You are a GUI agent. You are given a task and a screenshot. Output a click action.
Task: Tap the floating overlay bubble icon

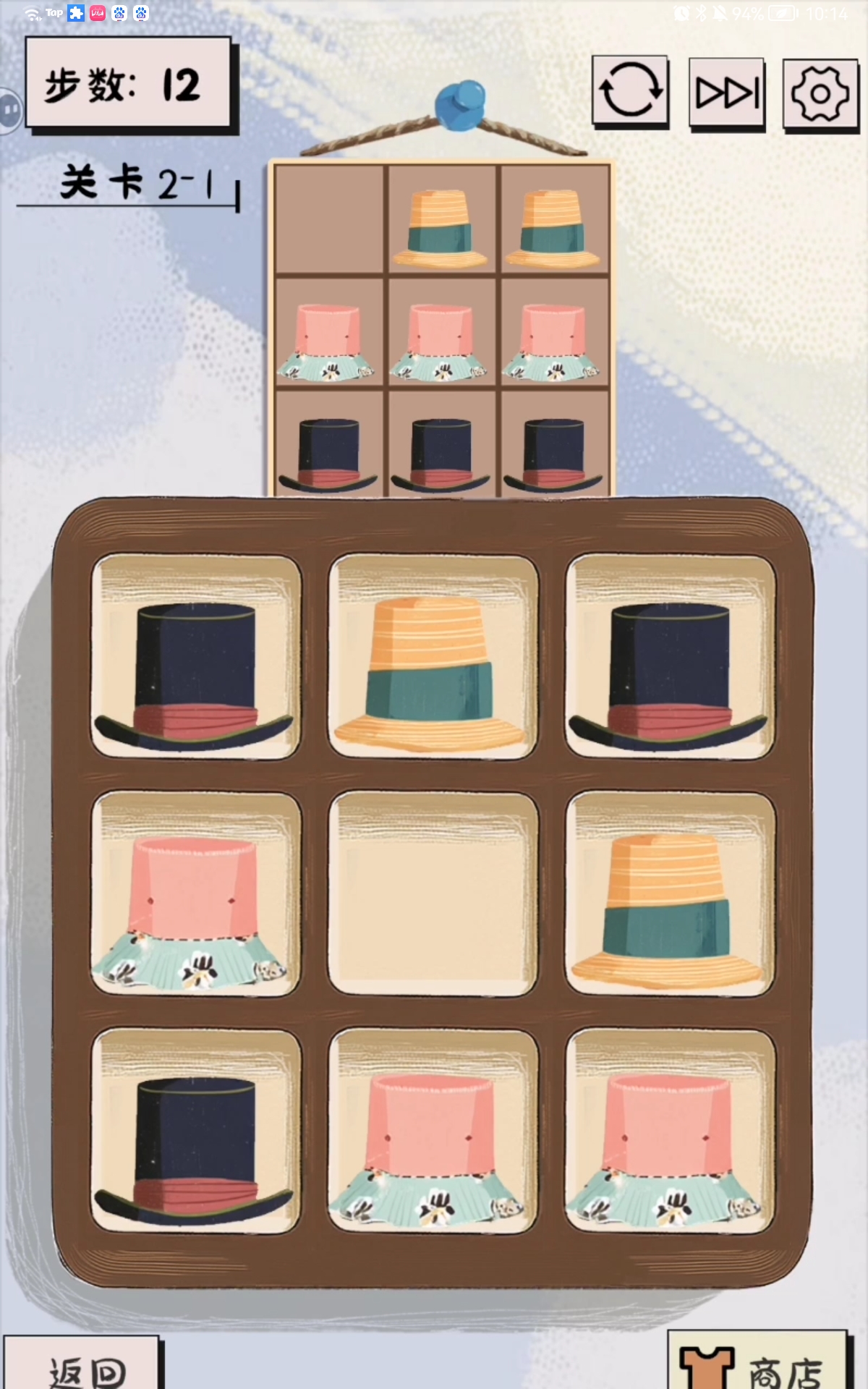tap(10, 110)
